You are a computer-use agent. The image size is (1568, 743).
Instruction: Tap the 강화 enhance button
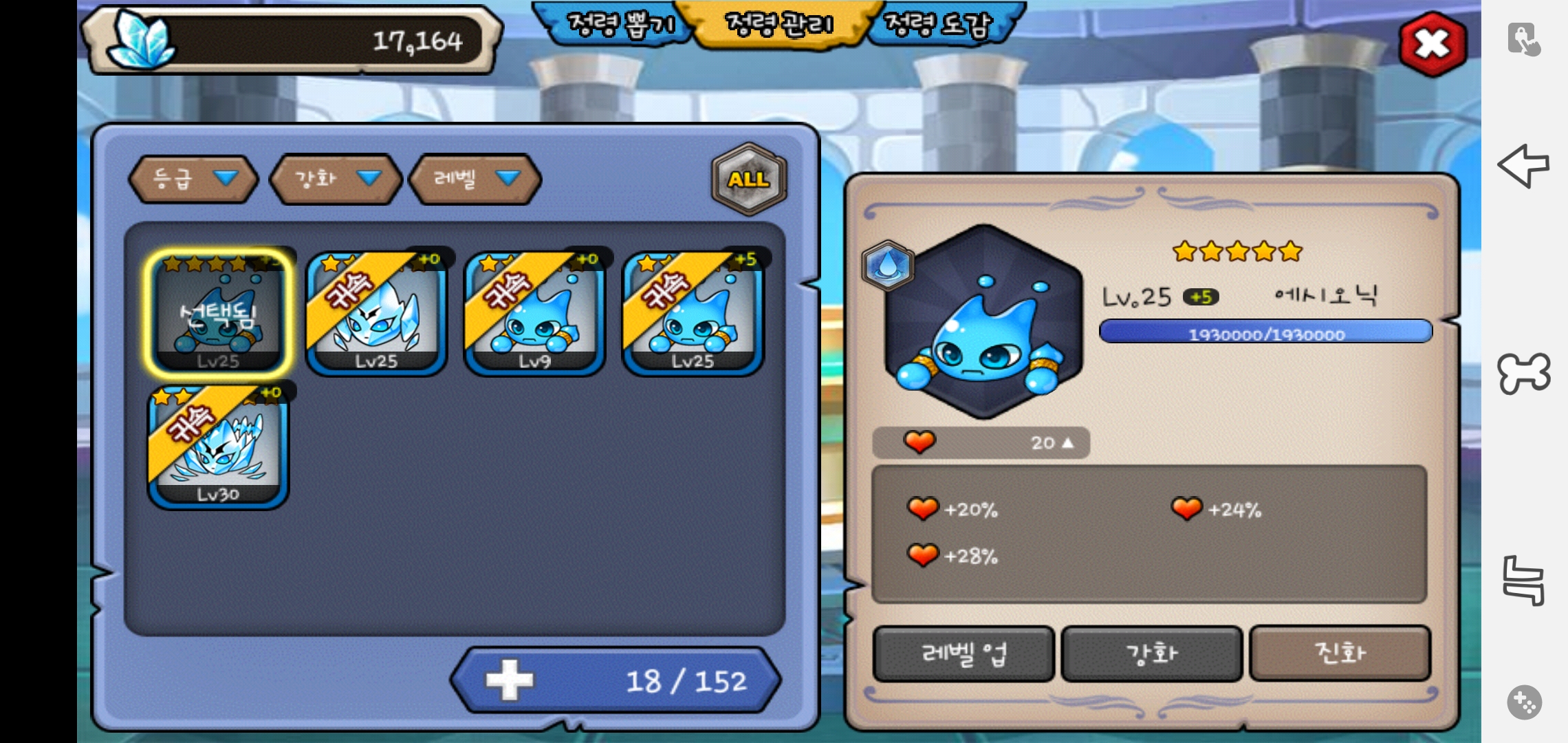[x=1152, y=654]
